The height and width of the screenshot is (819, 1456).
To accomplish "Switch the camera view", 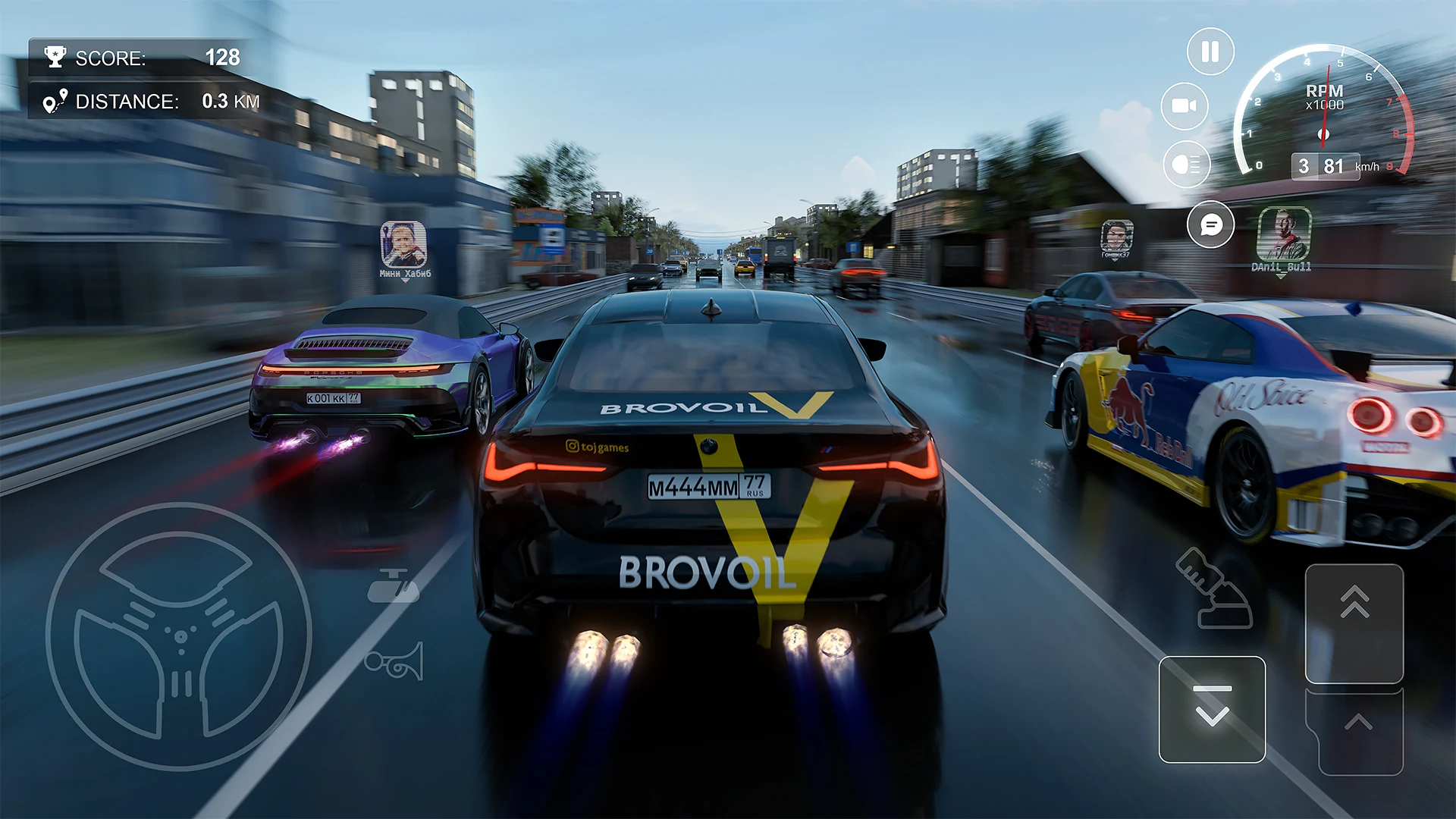I will click(x=1185, y=106).
